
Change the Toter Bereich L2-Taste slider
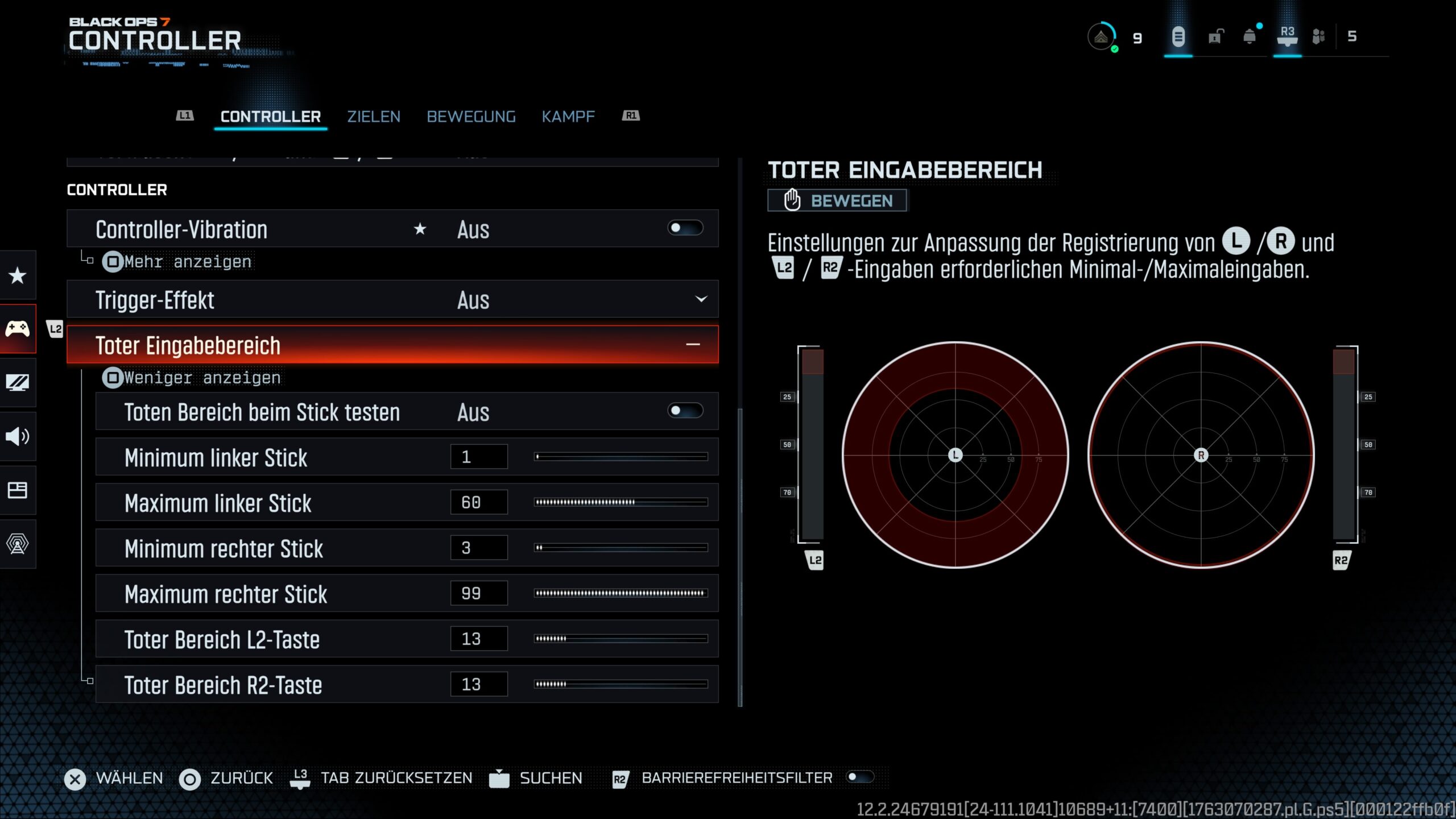[621, 639]
